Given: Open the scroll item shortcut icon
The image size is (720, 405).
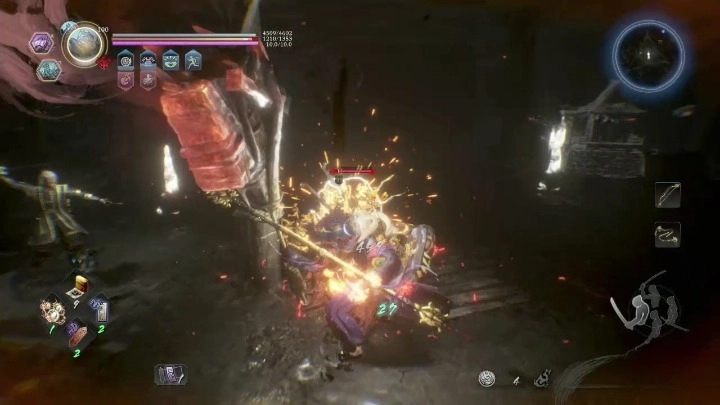Looking at the screenshot, I should 170,374.
